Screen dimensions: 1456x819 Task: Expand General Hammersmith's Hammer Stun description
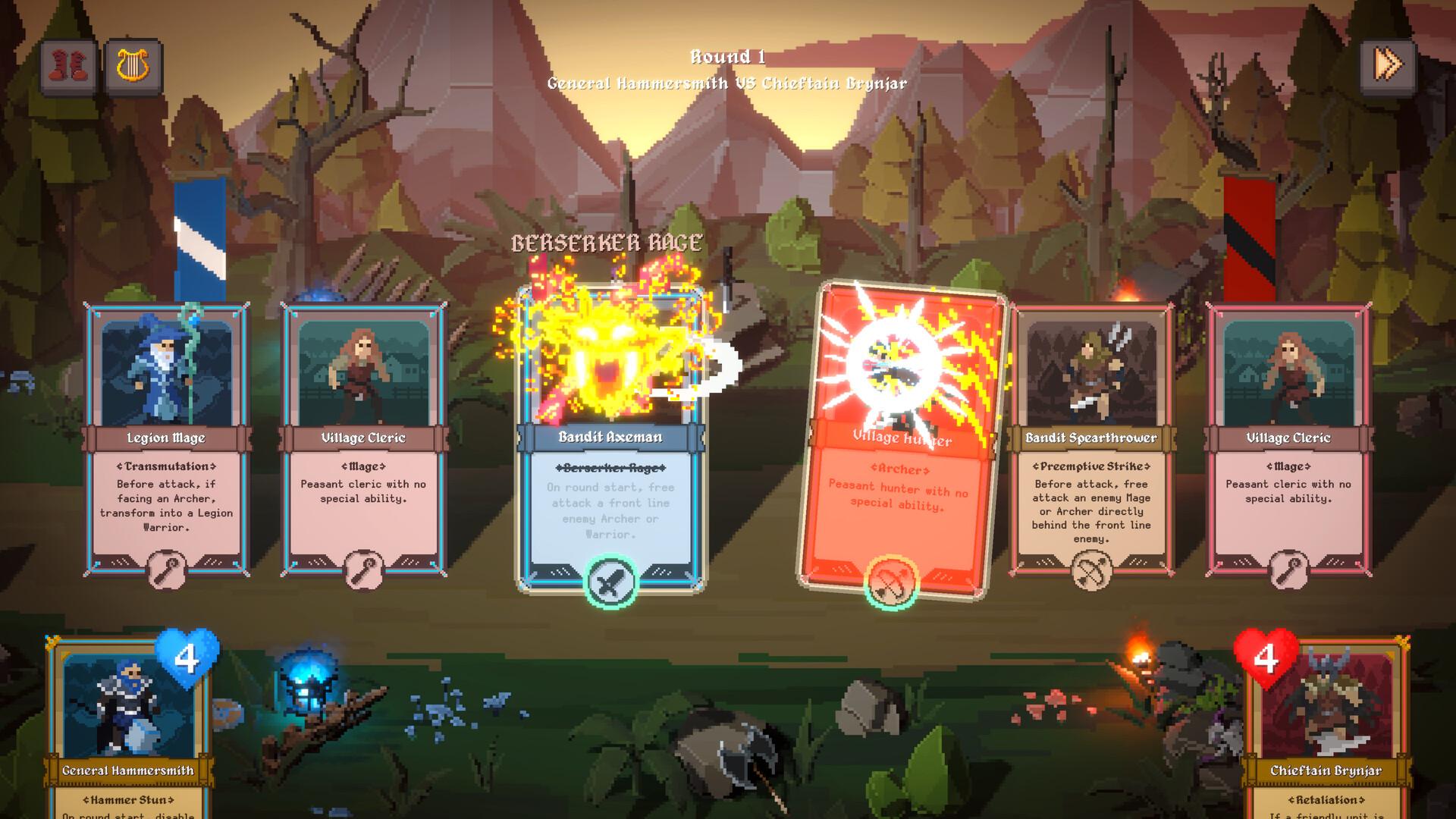click(x=127, y=801)
